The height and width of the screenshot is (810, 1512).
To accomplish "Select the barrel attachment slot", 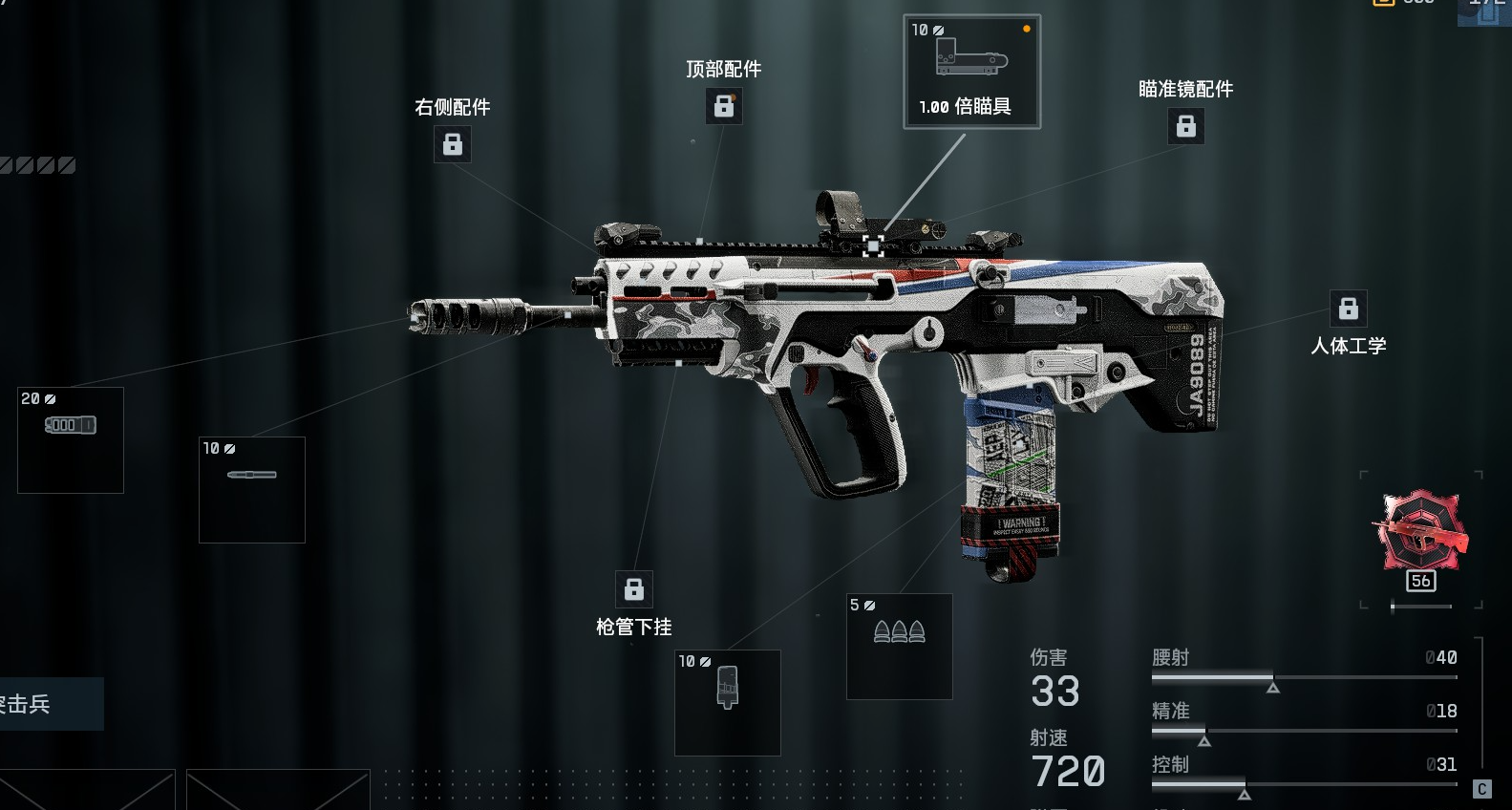I will (252, 490).
